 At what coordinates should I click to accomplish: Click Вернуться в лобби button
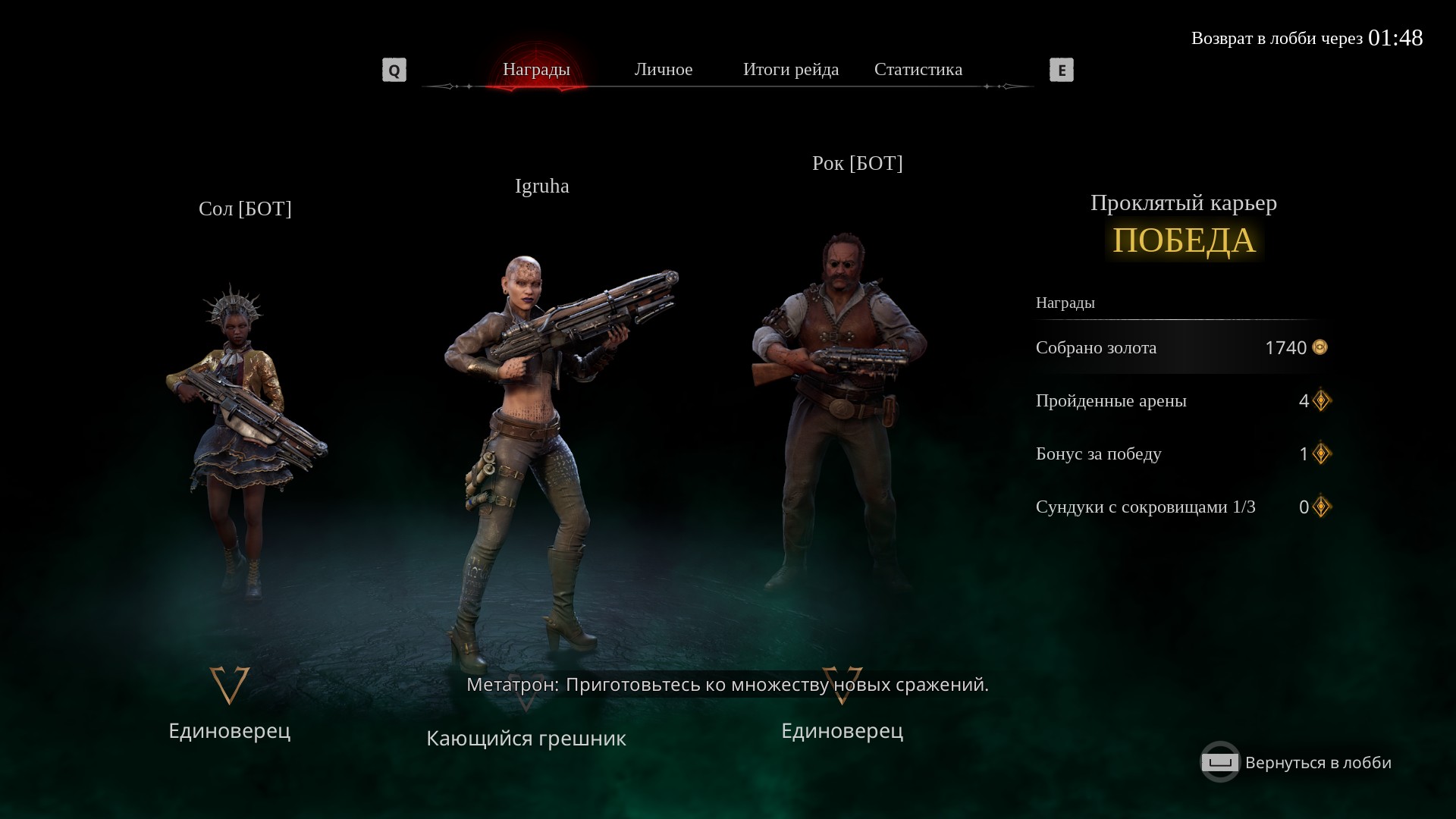pyautogui.click(x=1297, y=762)
